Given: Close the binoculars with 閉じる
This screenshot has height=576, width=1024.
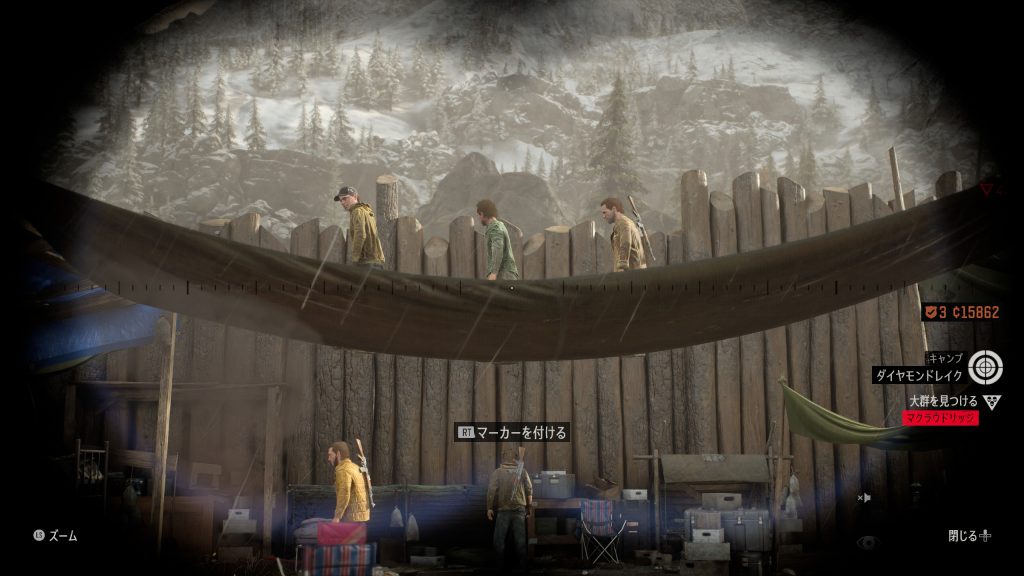Looking at the screenshot, I should (x=969, y=536).
